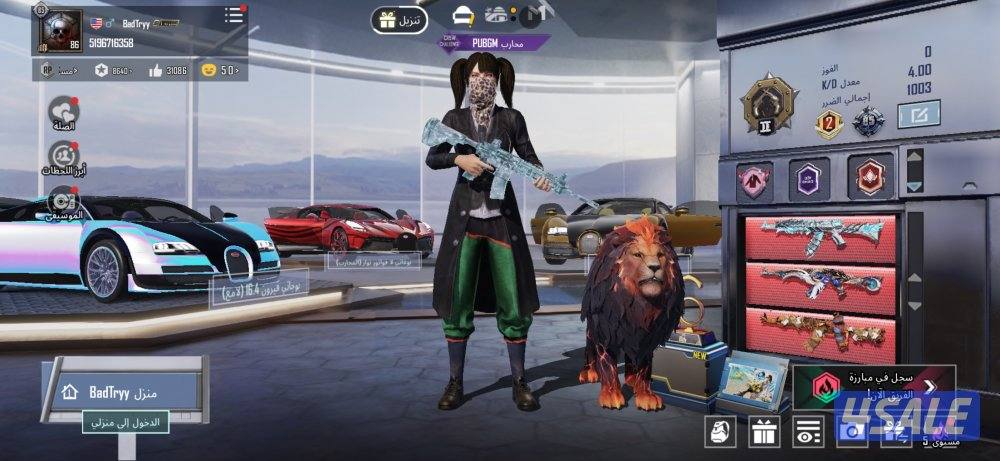The height and width of the screenshot is (461, 1000).
Task: Open the popularity star counter
Action: click(x=114, y=70)
